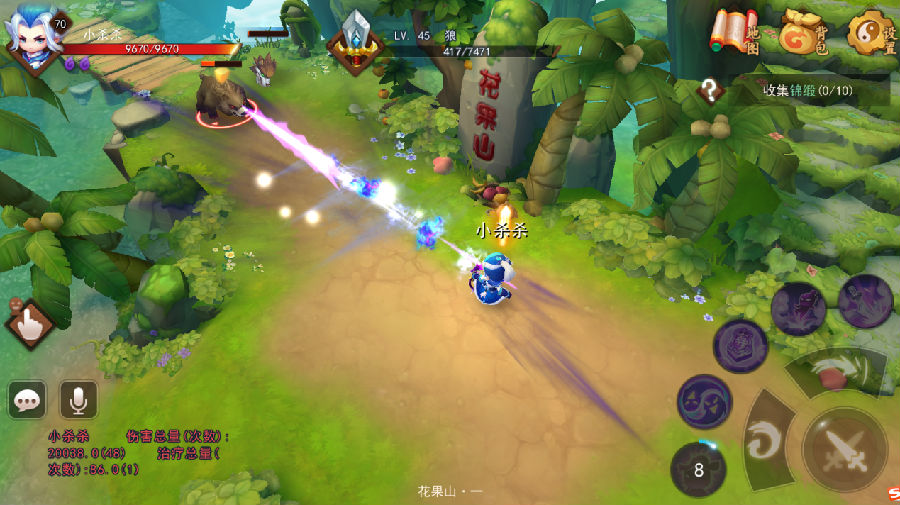This screenshot has width=900, height=505.
Task: Activate the purple skill nearest the screen edge
Action: point(865,300)
